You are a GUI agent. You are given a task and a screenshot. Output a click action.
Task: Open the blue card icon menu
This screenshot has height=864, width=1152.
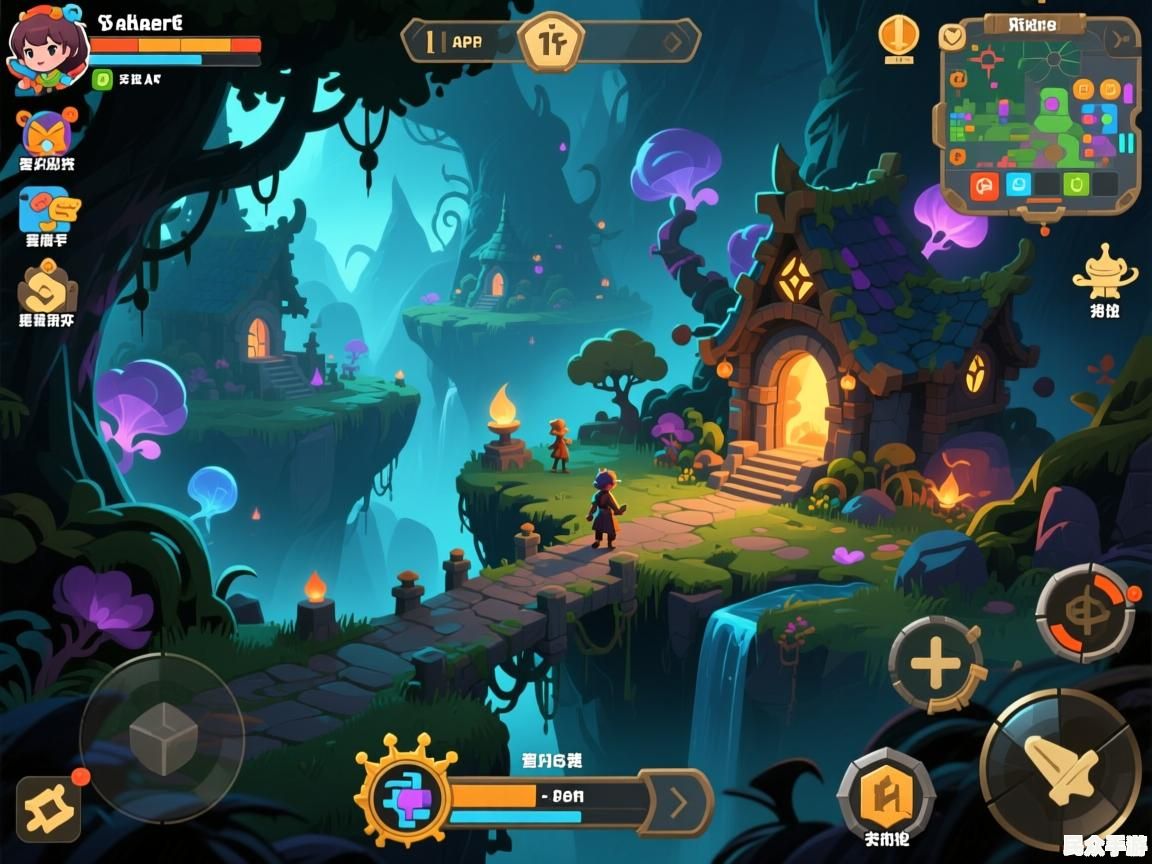tap(48, 210)
